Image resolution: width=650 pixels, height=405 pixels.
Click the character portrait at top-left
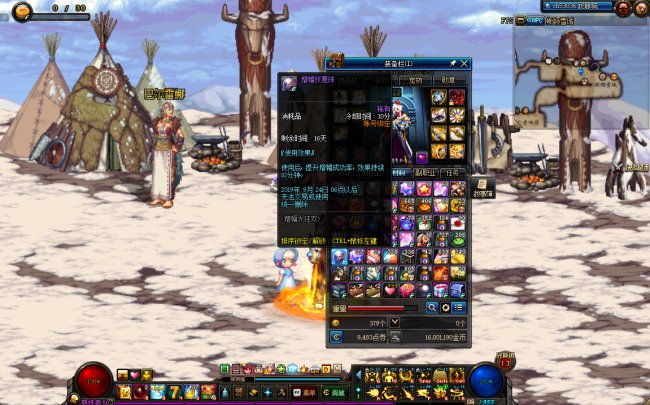21,11
